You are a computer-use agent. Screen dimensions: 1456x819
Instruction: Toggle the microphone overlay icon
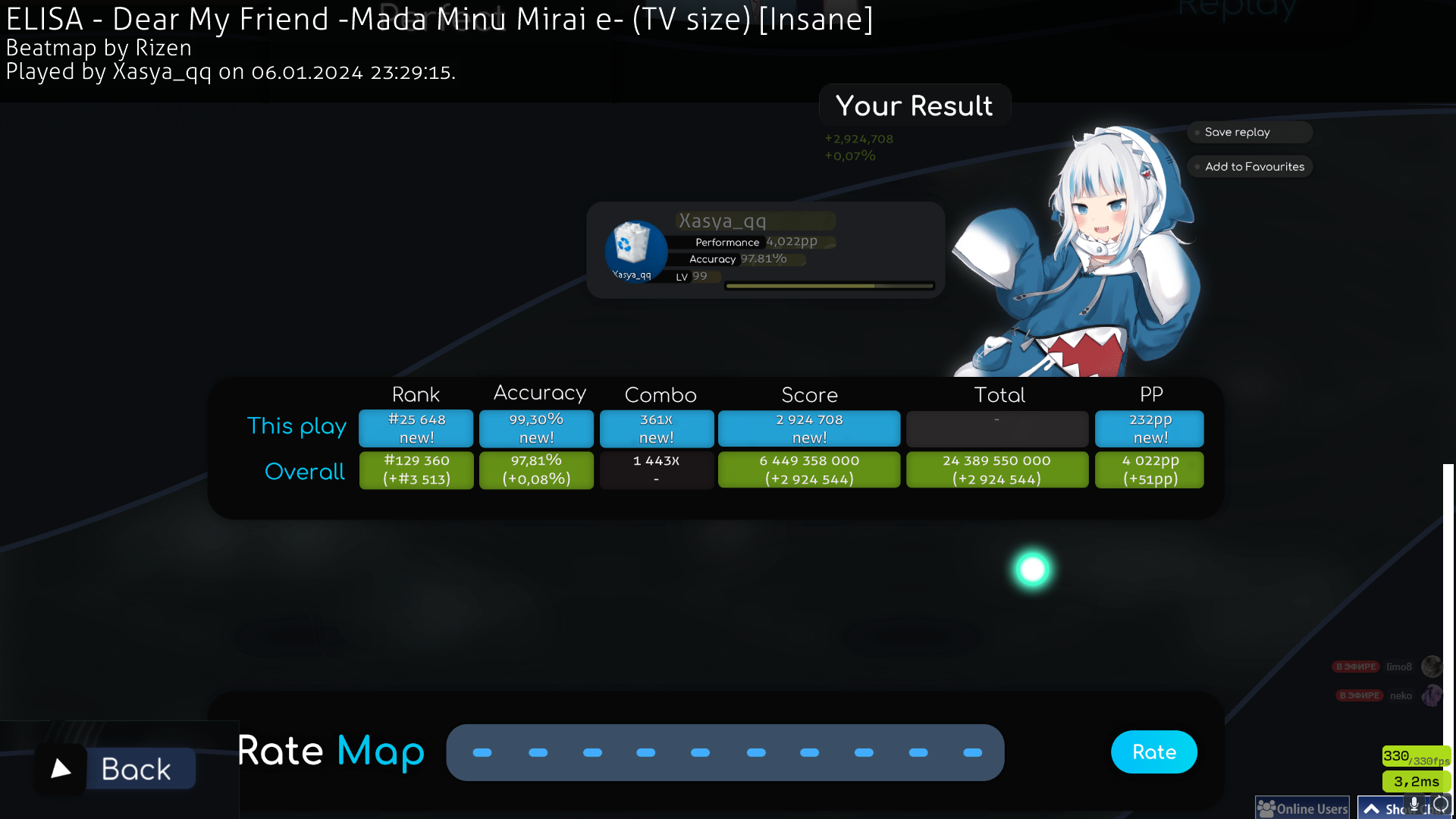pyautogui.click(x=1414, y=804)
